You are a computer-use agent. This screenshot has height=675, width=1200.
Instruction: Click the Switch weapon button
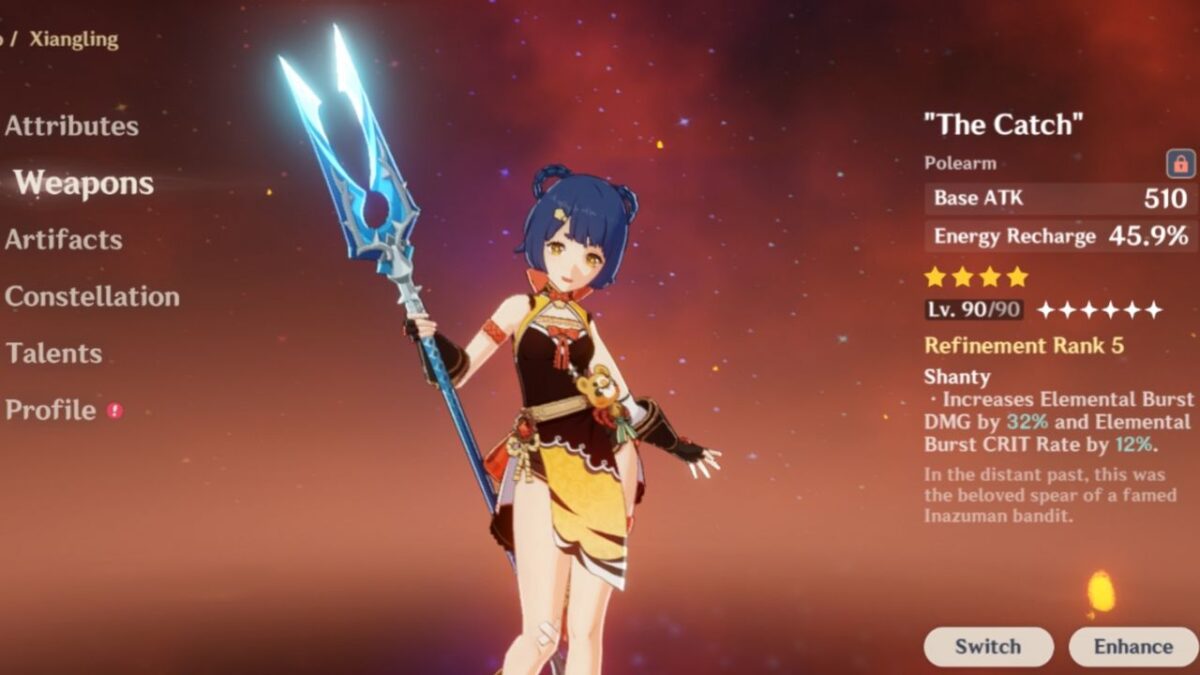pyautogui.click(x=987, y=647)
